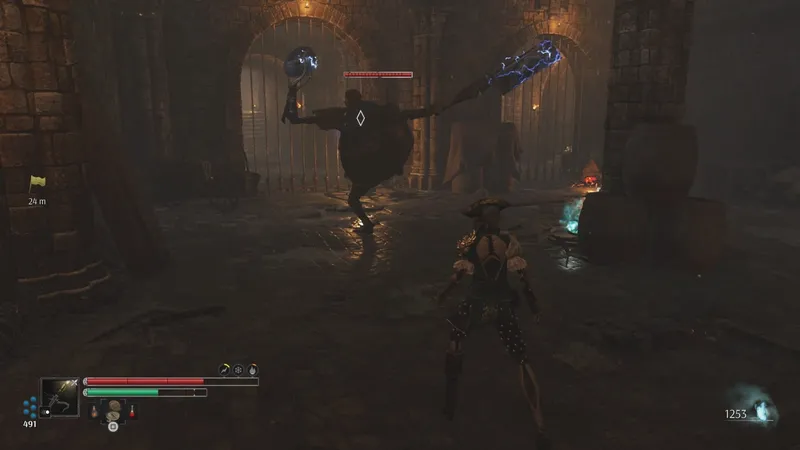Use the red health potion
This screenshot has width=800, height=450.
(131, 410)
